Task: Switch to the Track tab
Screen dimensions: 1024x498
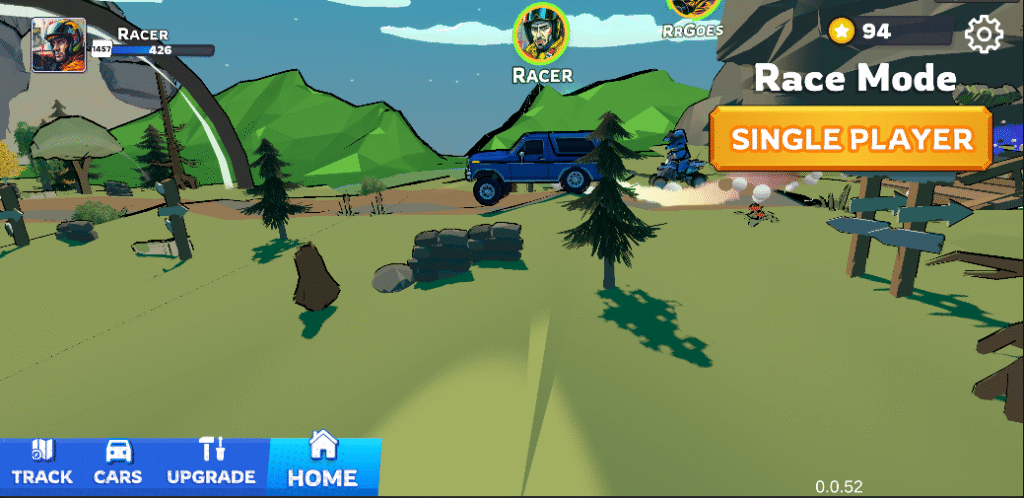Action: pos(42,465)
